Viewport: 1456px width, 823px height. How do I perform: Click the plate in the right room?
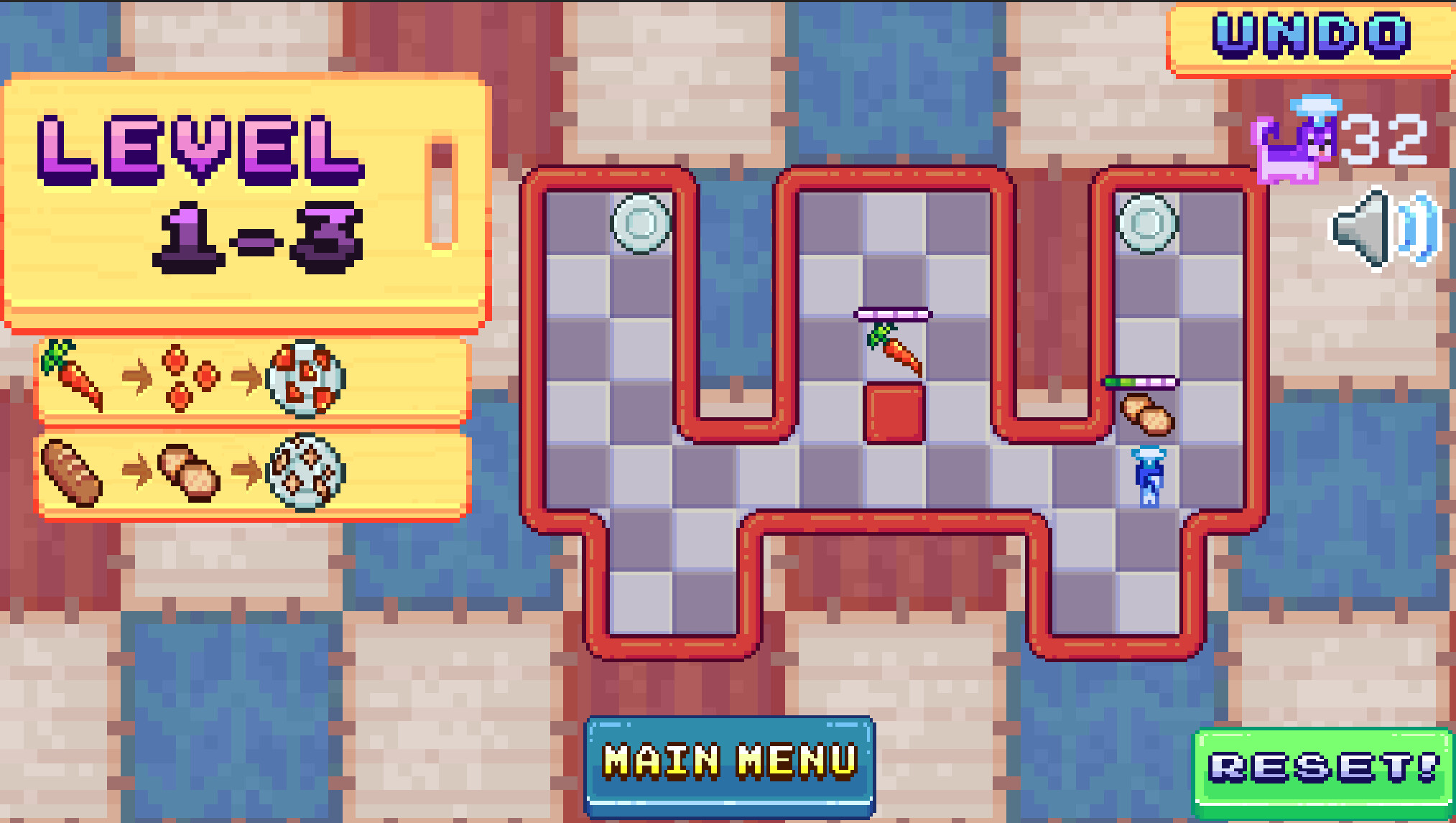pyautogui.click(x=1147, y=225)
